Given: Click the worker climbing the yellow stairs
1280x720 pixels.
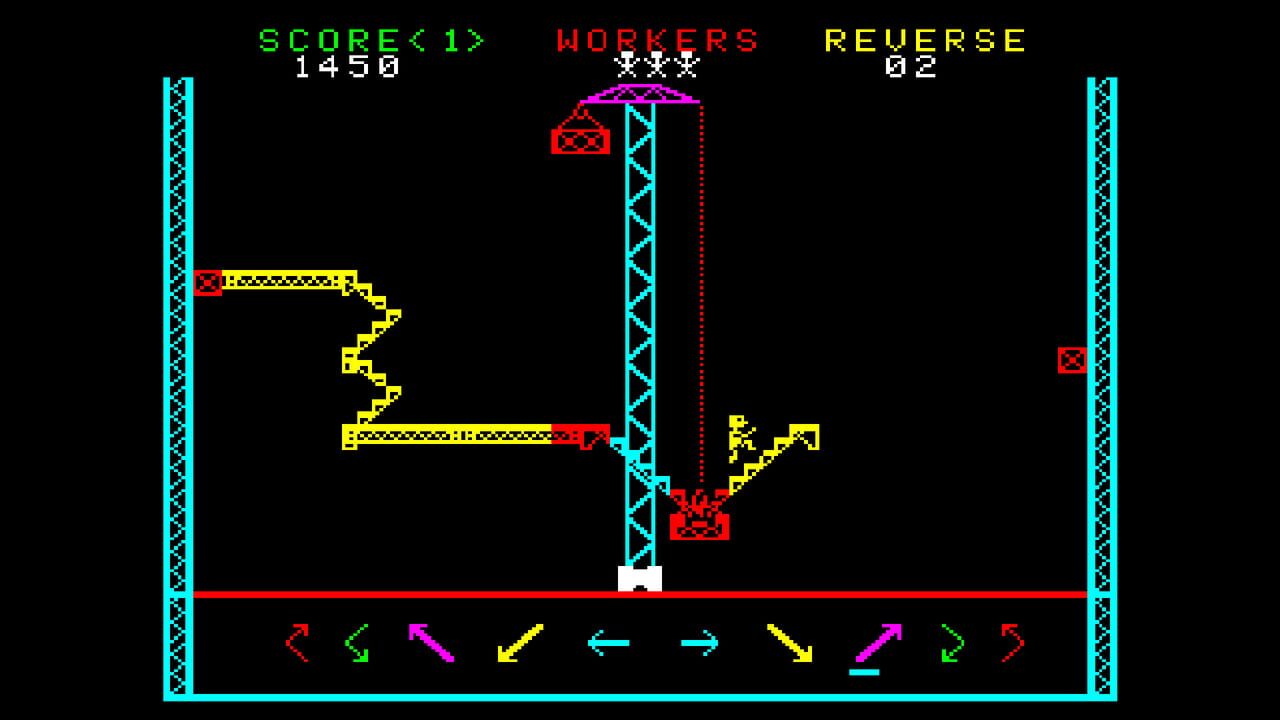Looking at the screenshot, I should pyautogui.click(x=740, y=438).
